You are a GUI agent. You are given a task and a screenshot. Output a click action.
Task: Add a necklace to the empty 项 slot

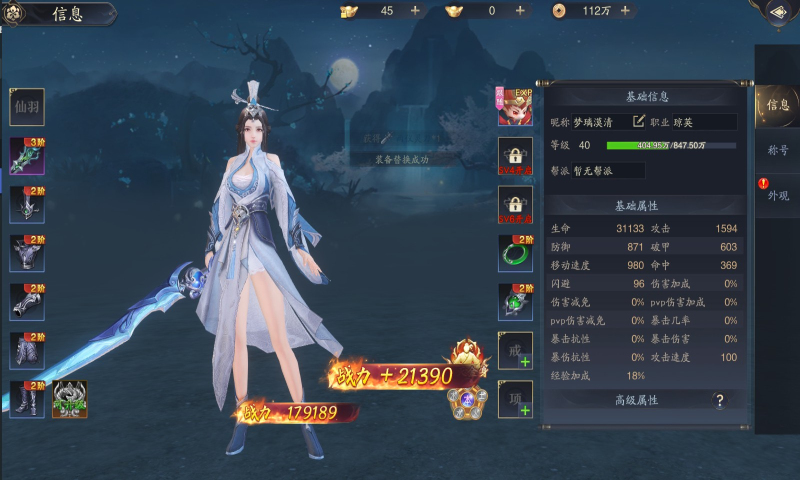pos(515,398)
